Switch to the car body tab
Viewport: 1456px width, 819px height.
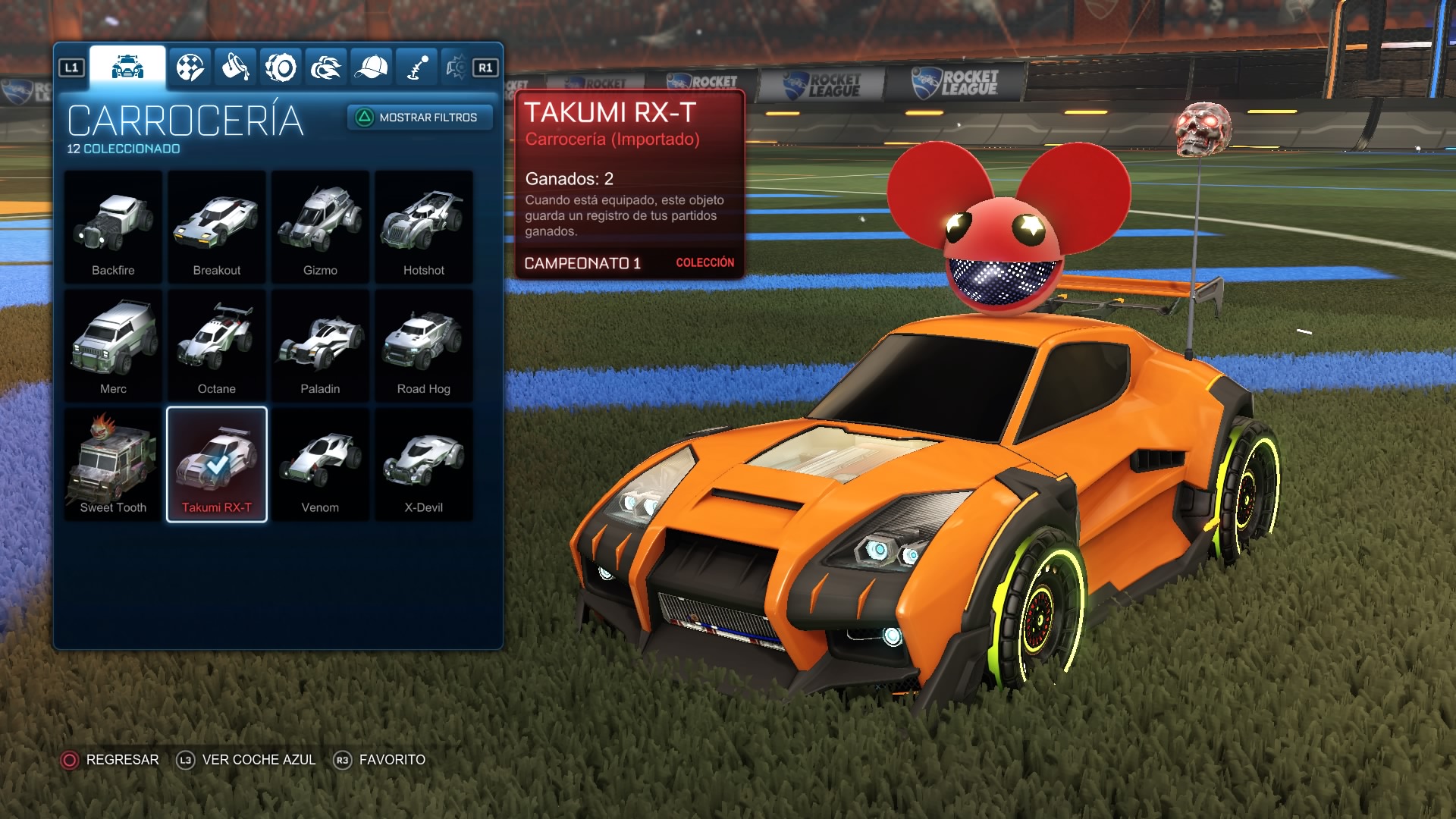127,67
